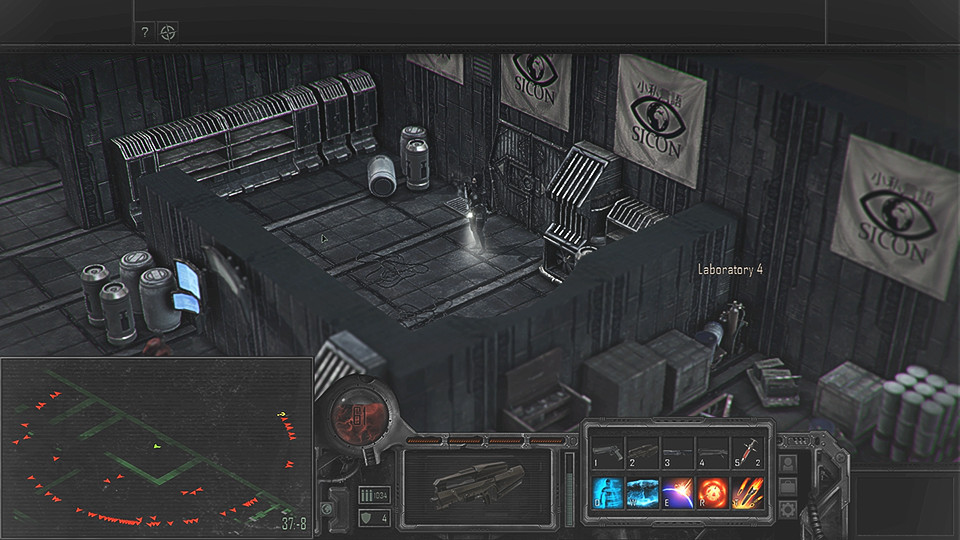The height and width of the screenshot is (540, 960).
Task: Open the inventory briefcase button
Action: pyautogui.click(x=788, y=487)
